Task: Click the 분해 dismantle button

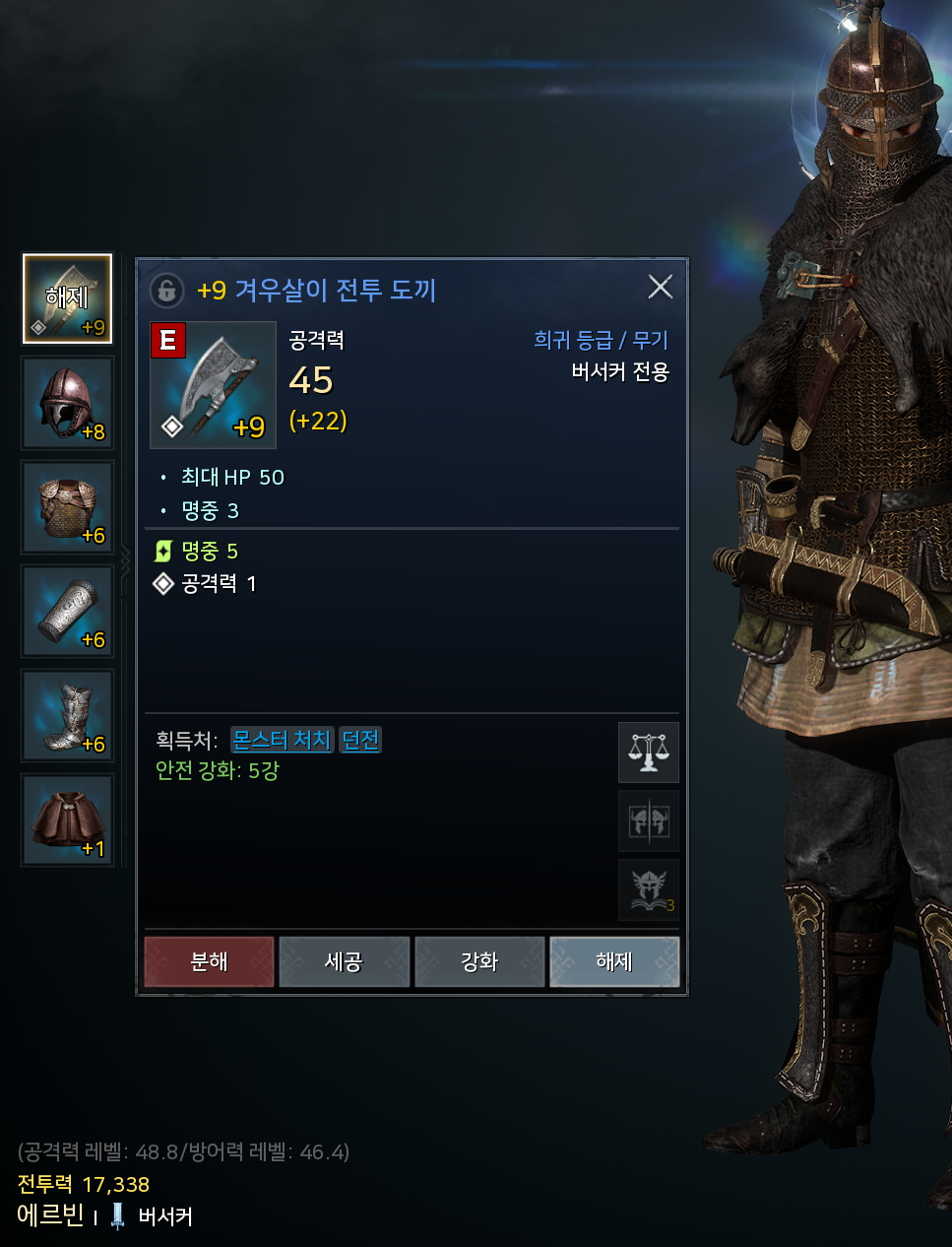Action: point(209,961)
